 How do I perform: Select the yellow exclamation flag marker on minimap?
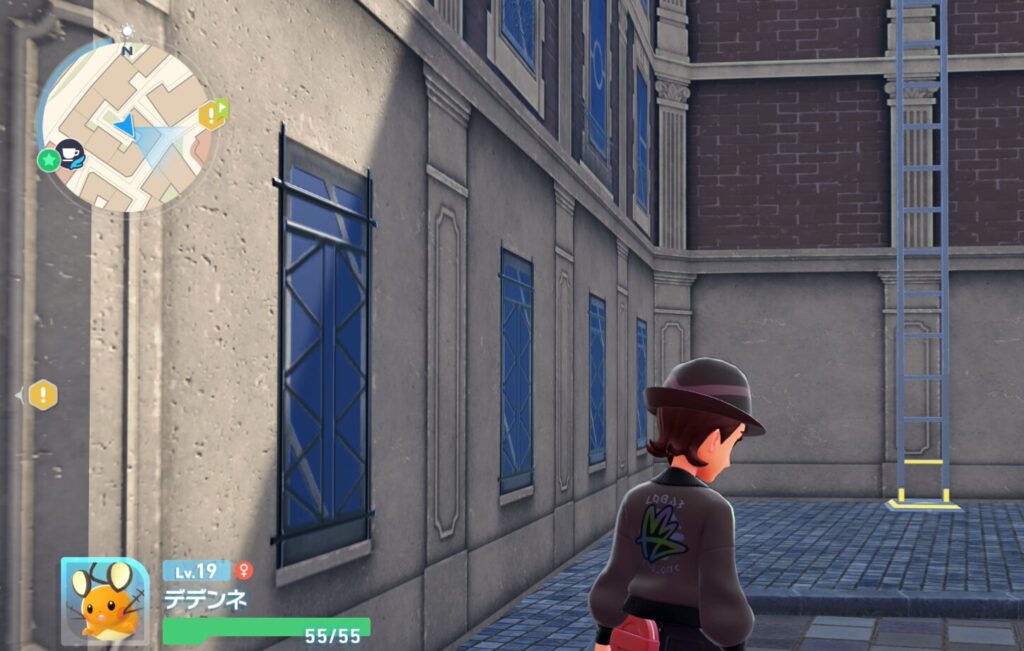pyautogui.click(x=213, y=114)
